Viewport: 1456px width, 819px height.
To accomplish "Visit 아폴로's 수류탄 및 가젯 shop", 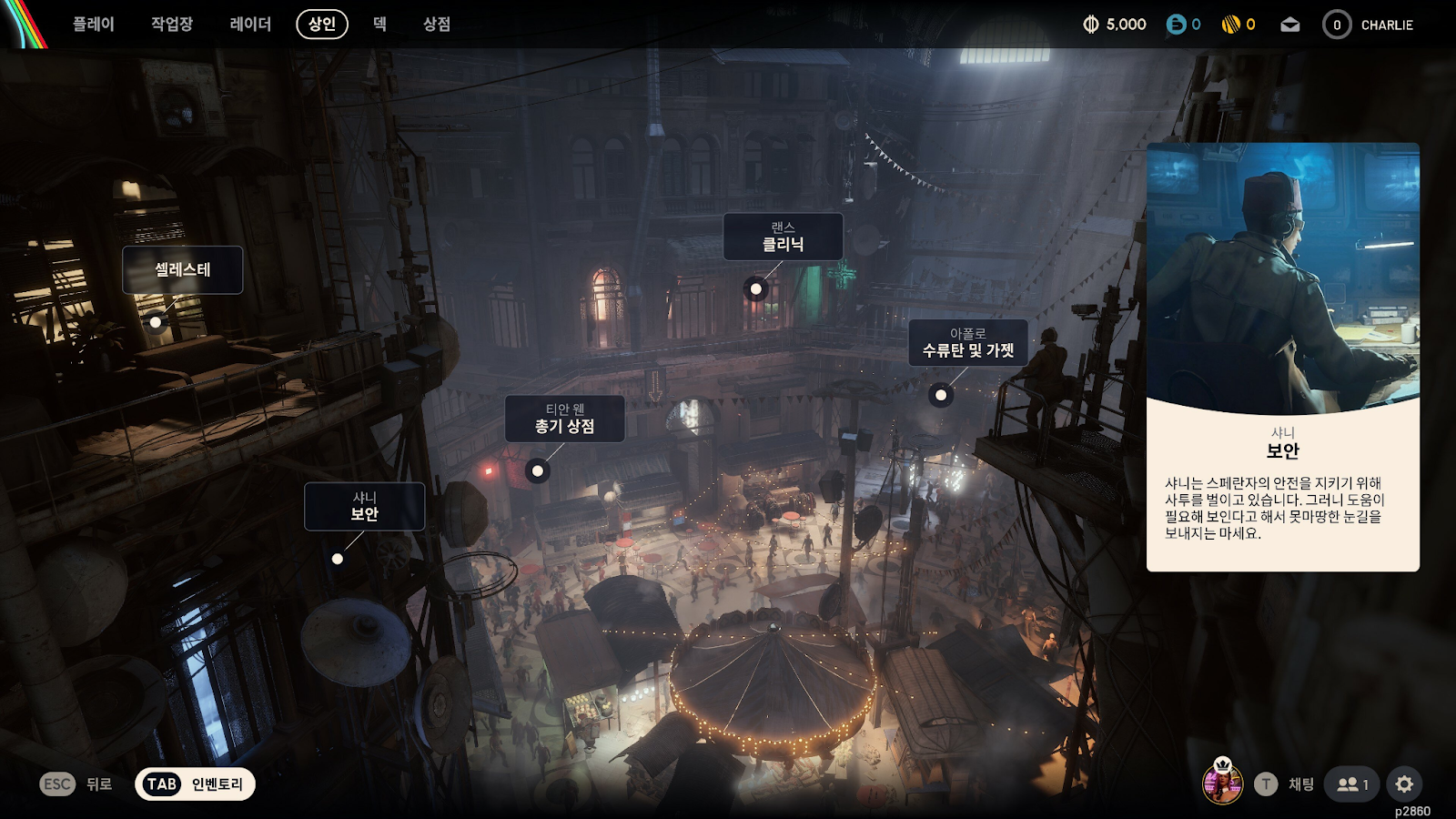I will click(x=968, y=343).
